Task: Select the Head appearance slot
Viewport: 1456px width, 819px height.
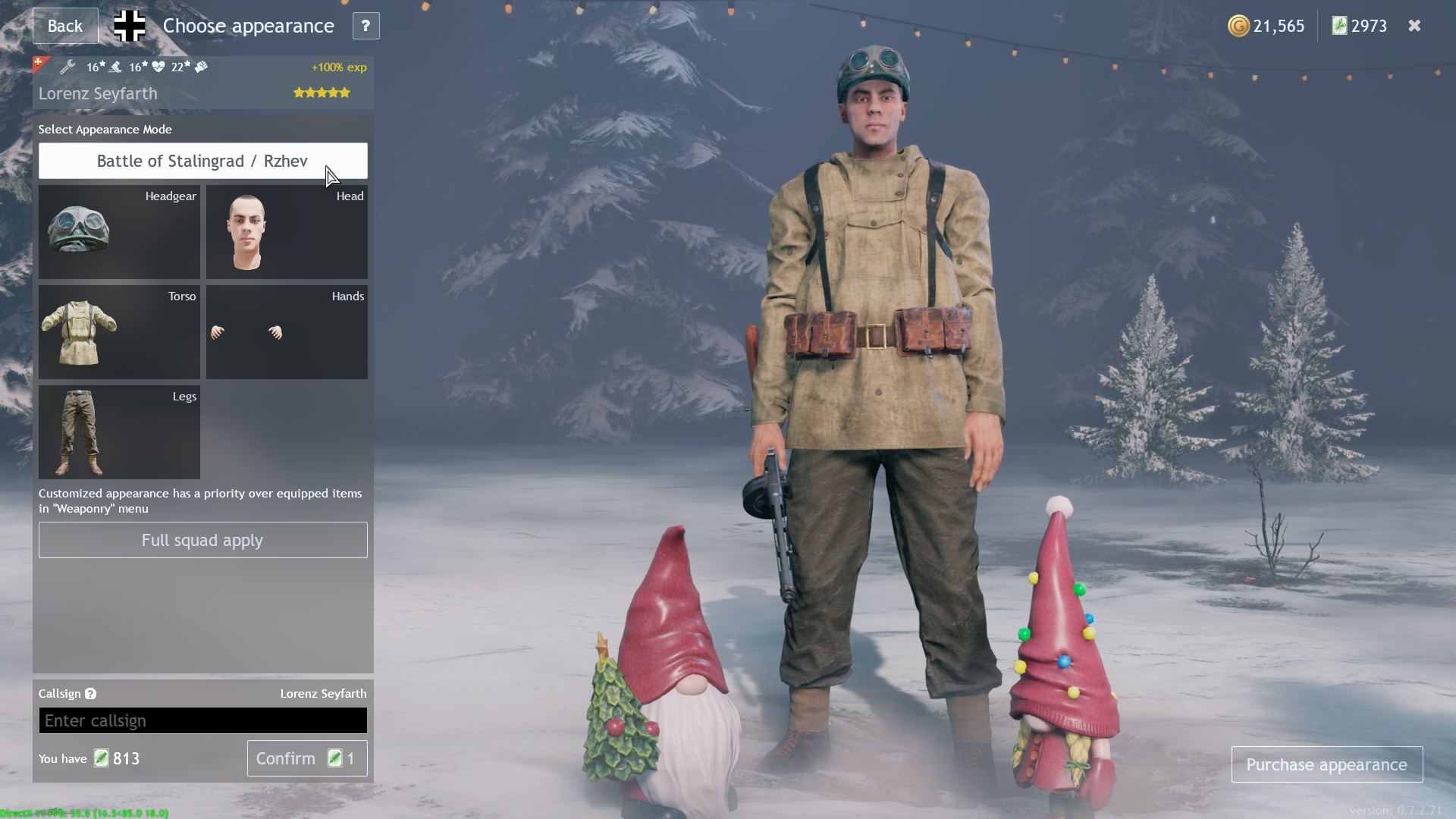Action: (x=287, y=232)
